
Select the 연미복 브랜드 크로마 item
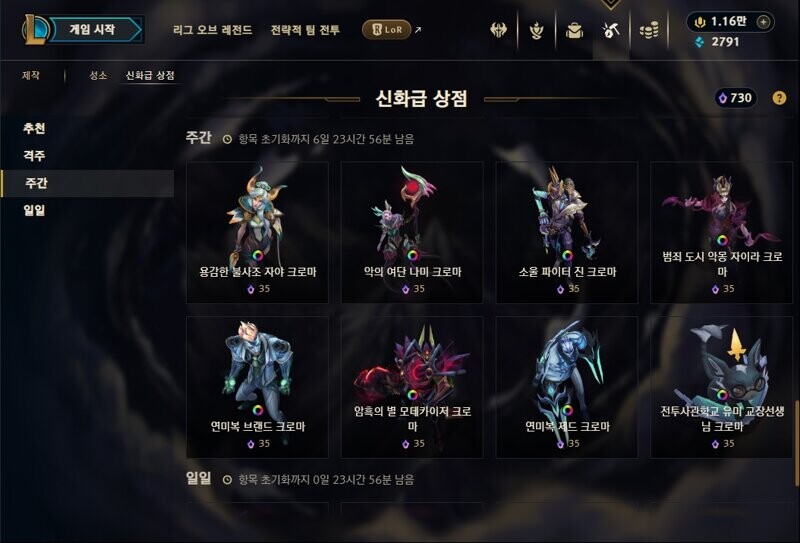point(257,387)
